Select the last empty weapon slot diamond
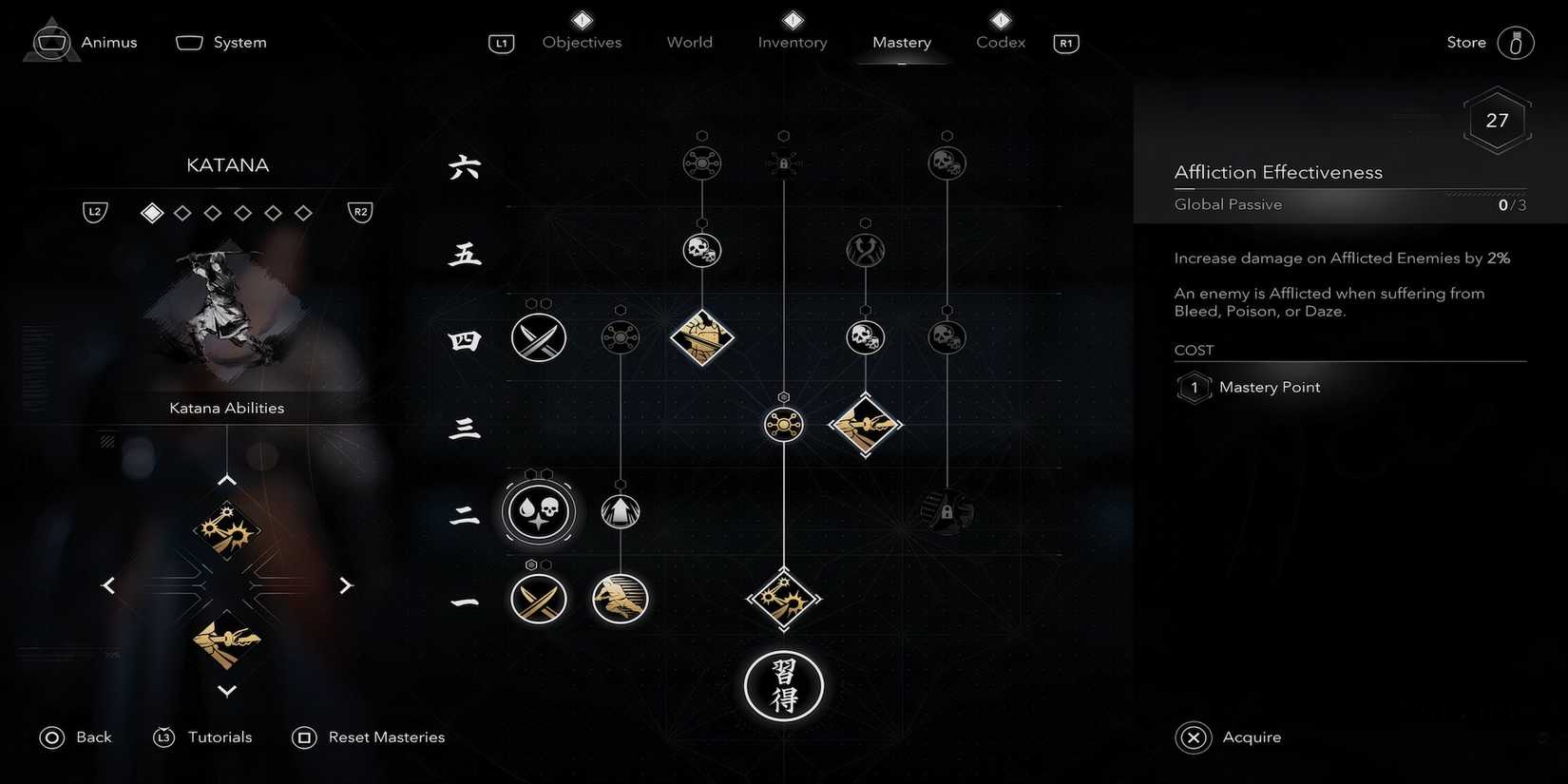The width and height of the screenshot is (1568, 784). pyautogui.click(x=303, y=212)
